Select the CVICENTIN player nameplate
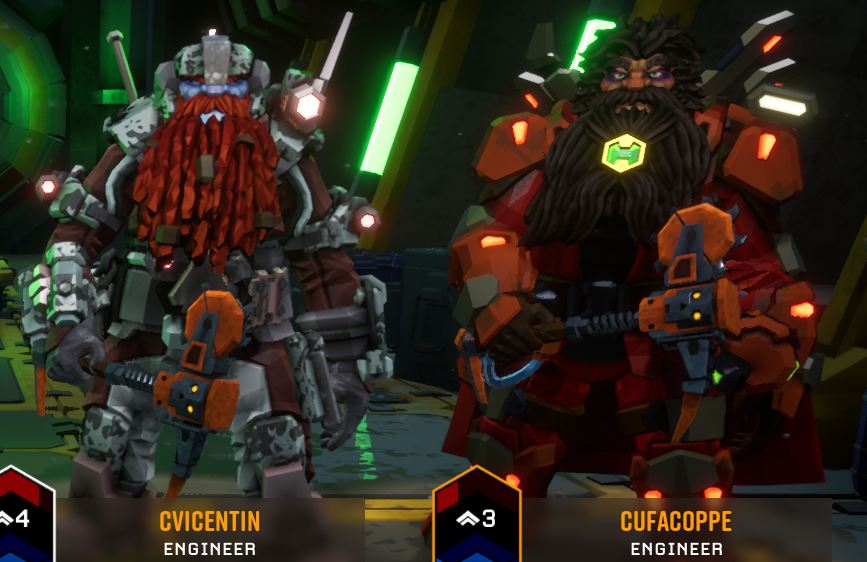 209,530
